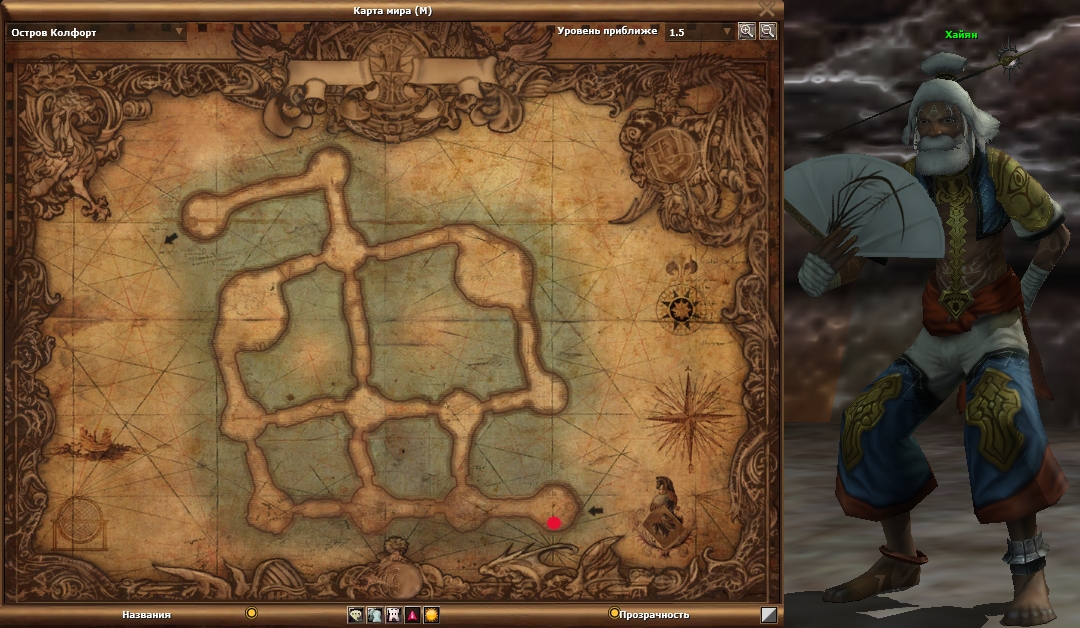Select the statue figure map filter
The width and height of the screenshot is (1080, 628).
tap(374, 615)
